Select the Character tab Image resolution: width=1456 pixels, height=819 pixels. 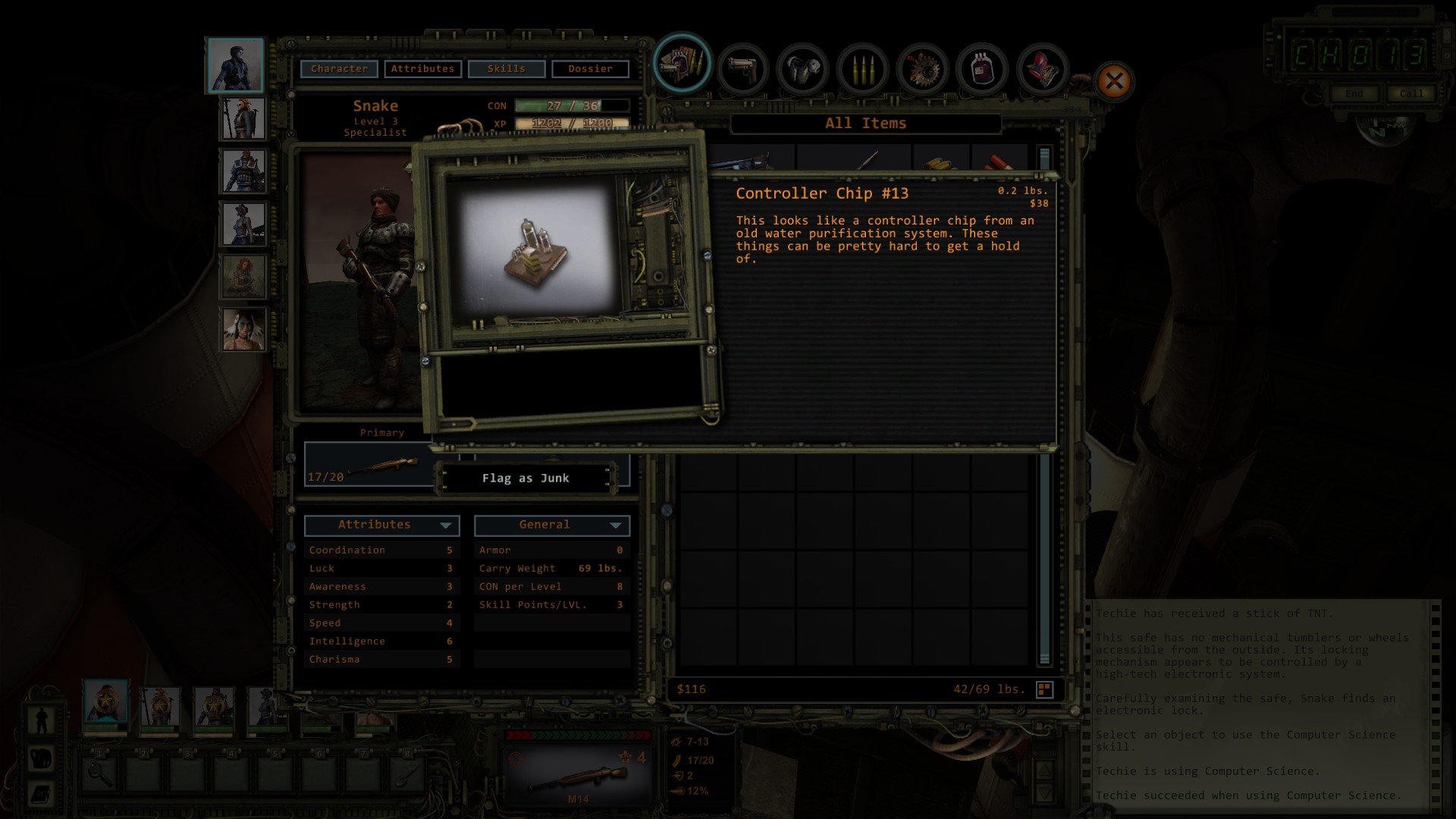[339, 69]
